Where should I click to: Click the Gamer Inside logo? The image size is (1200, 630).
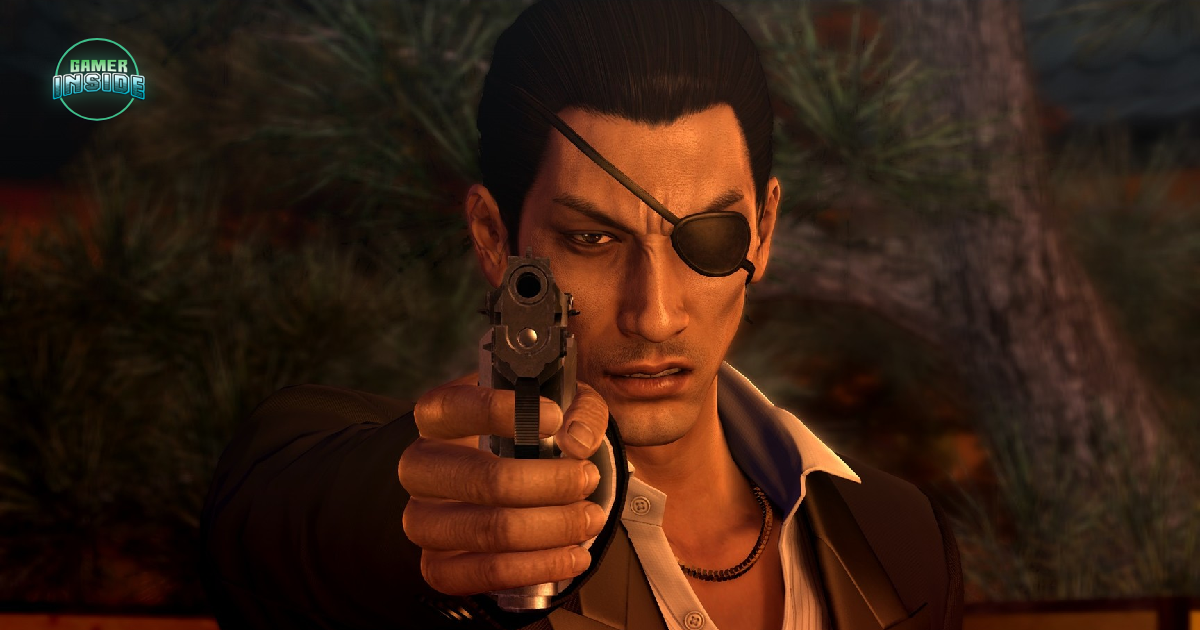point(98,79)
